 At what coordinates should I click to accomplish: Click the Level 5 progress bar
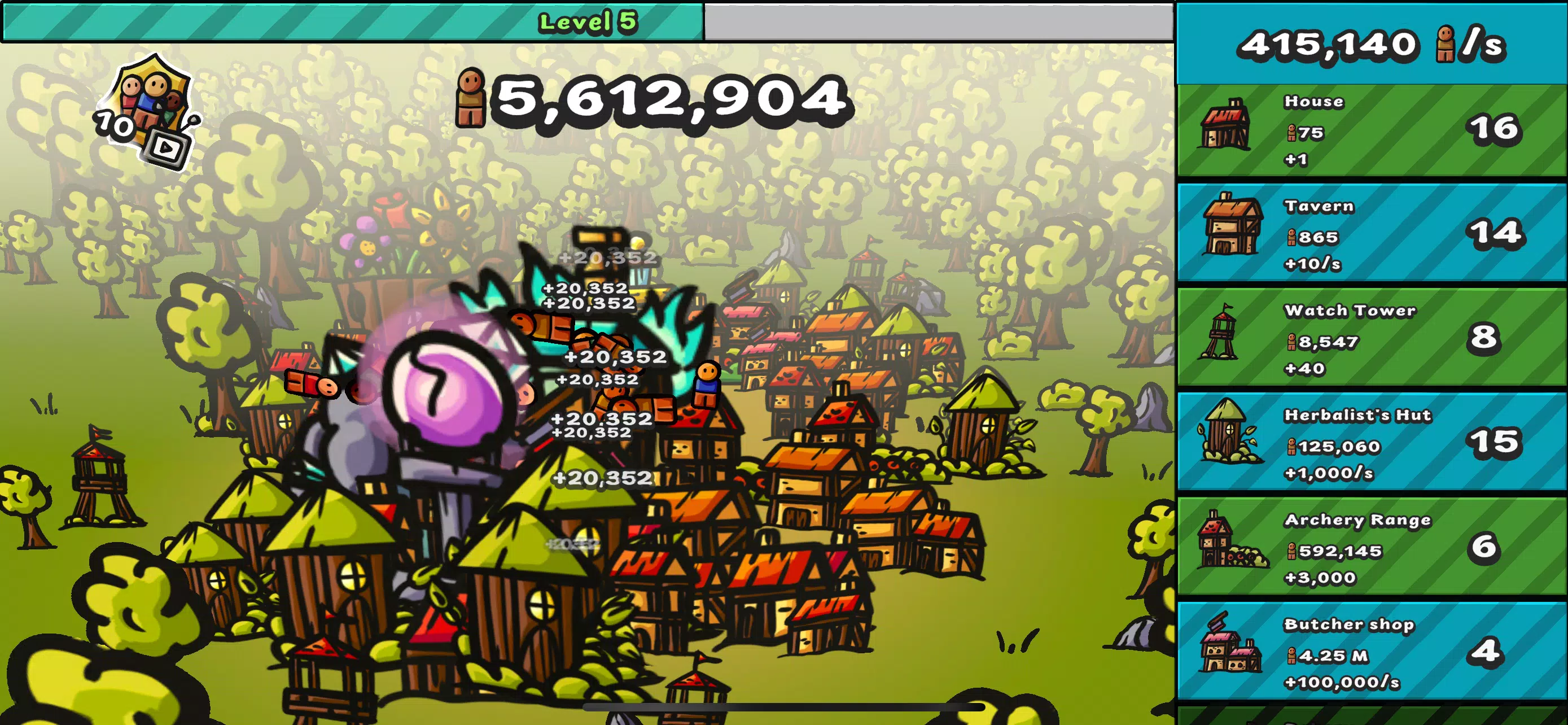coord(586,23)
